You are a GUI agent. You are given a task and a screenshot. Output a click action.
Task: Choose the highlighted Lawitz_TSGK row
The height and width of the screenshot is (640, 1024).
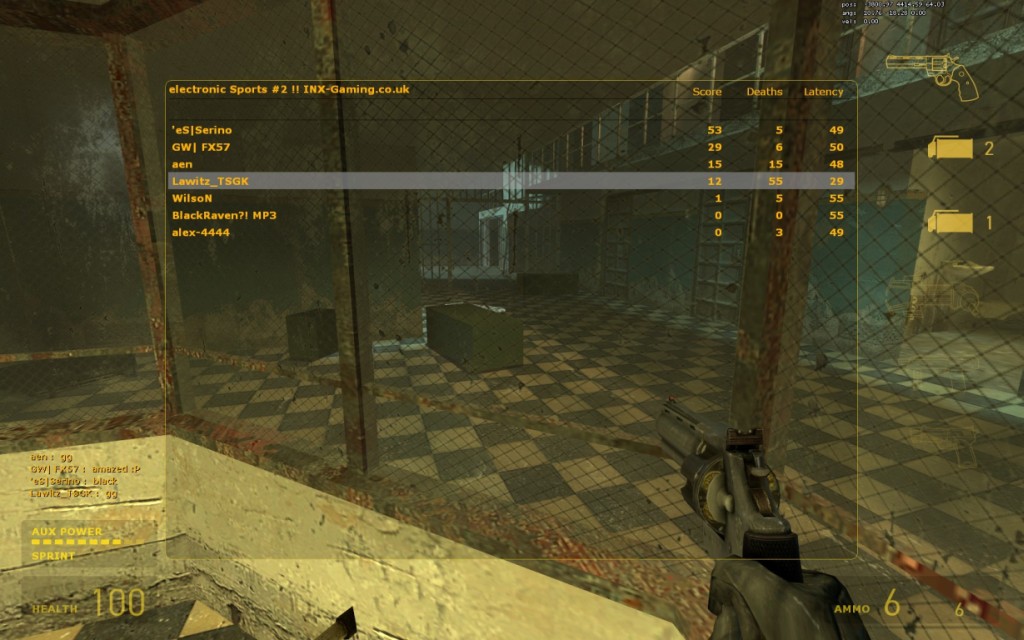pos(510,181)
